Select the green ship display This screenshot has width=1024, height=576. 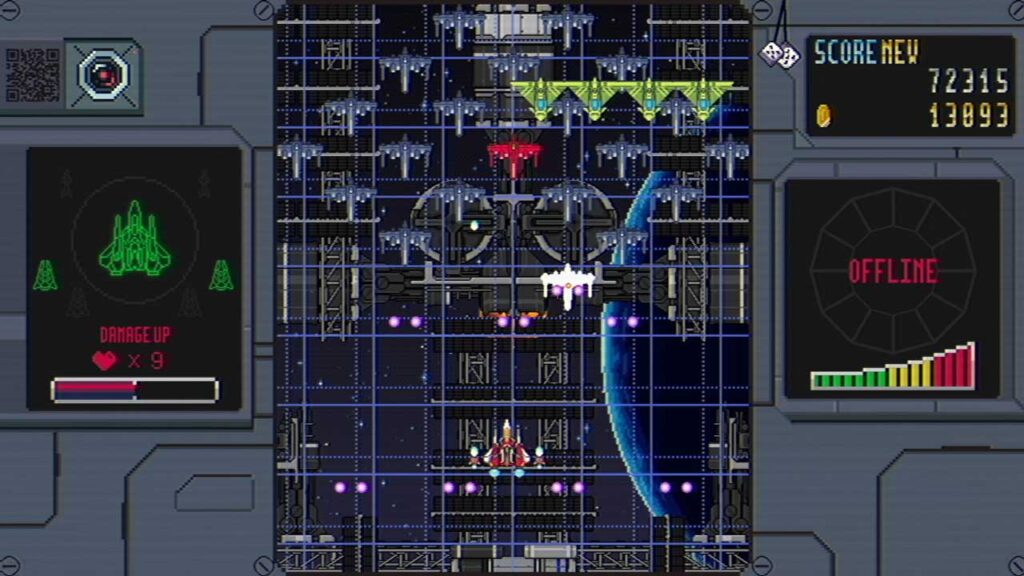click(x=134, y=240)
